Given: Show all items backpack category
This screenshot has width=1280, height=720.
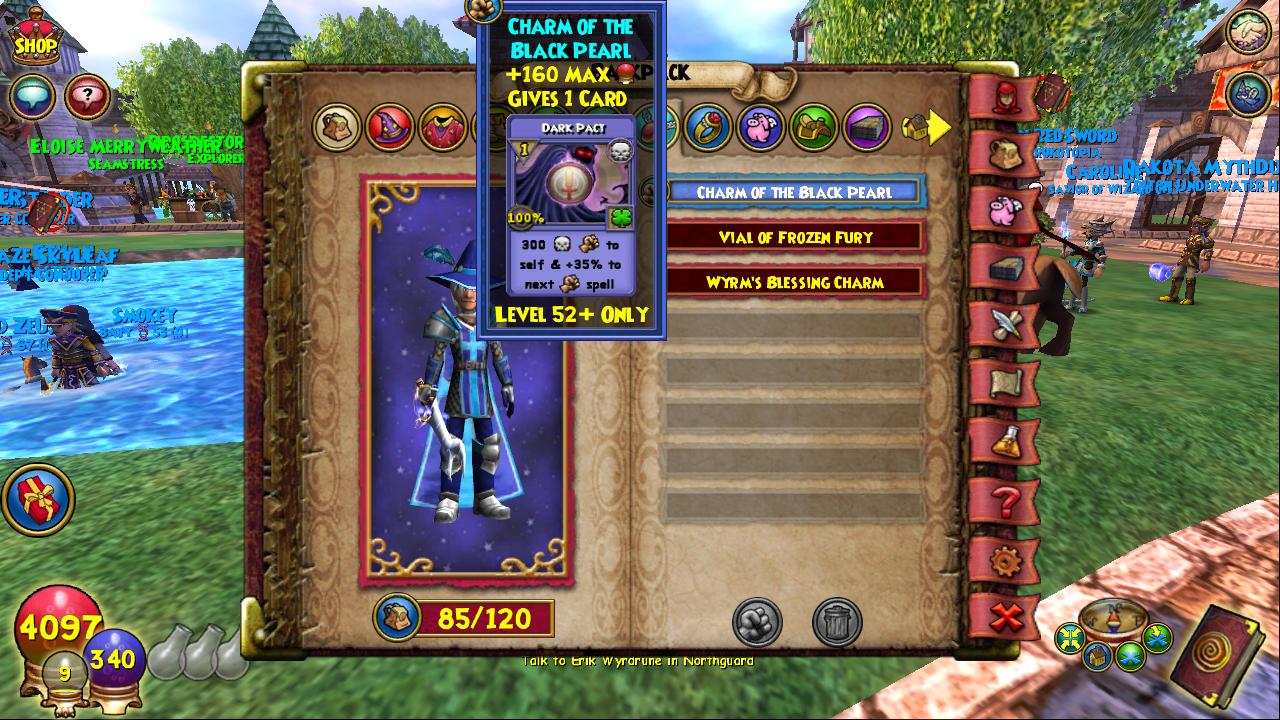Looking at the screenshot, I should coord(337,127).
